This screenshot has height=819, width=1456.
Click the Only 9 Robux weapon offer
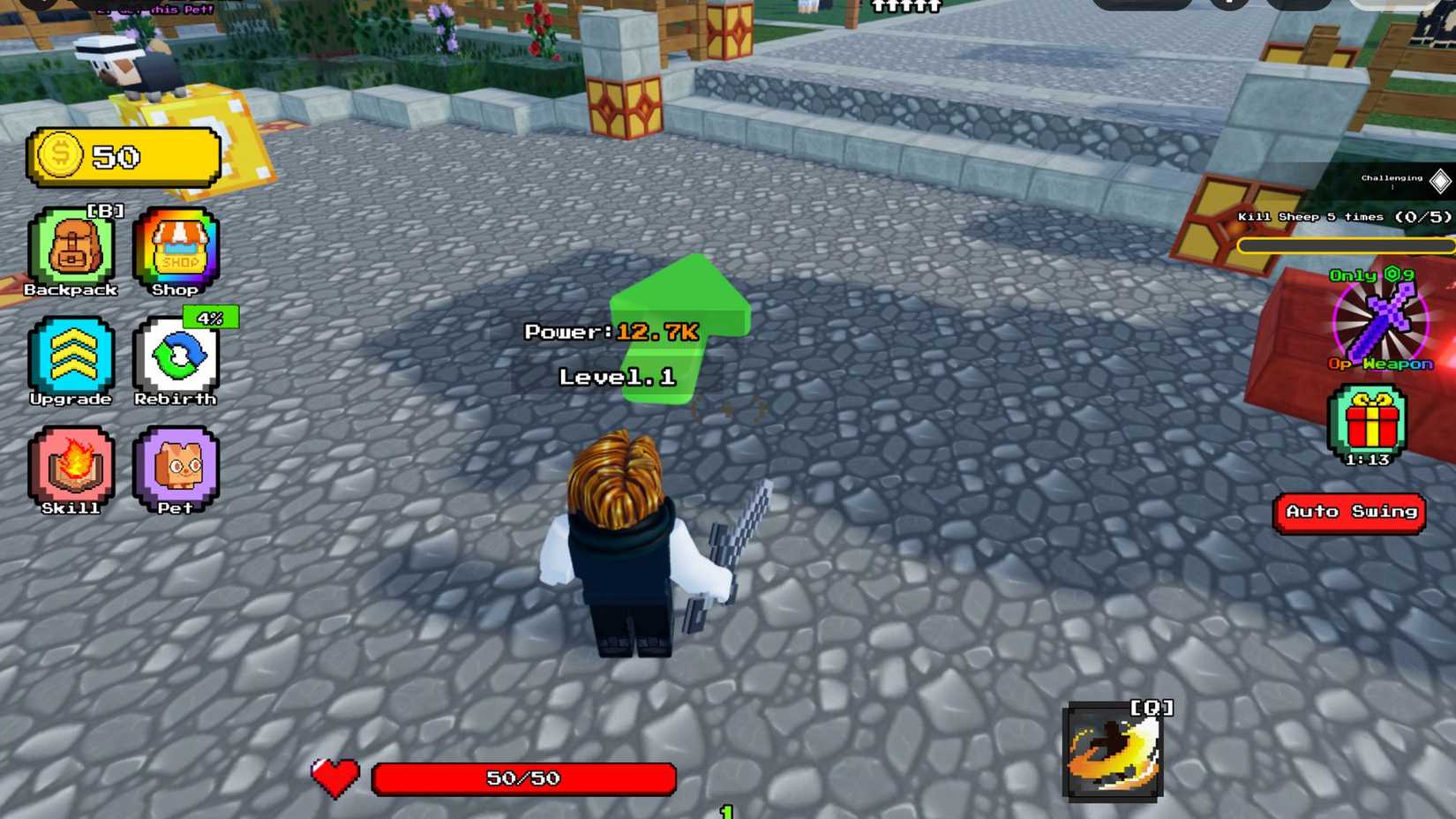tap(1370, 275)
